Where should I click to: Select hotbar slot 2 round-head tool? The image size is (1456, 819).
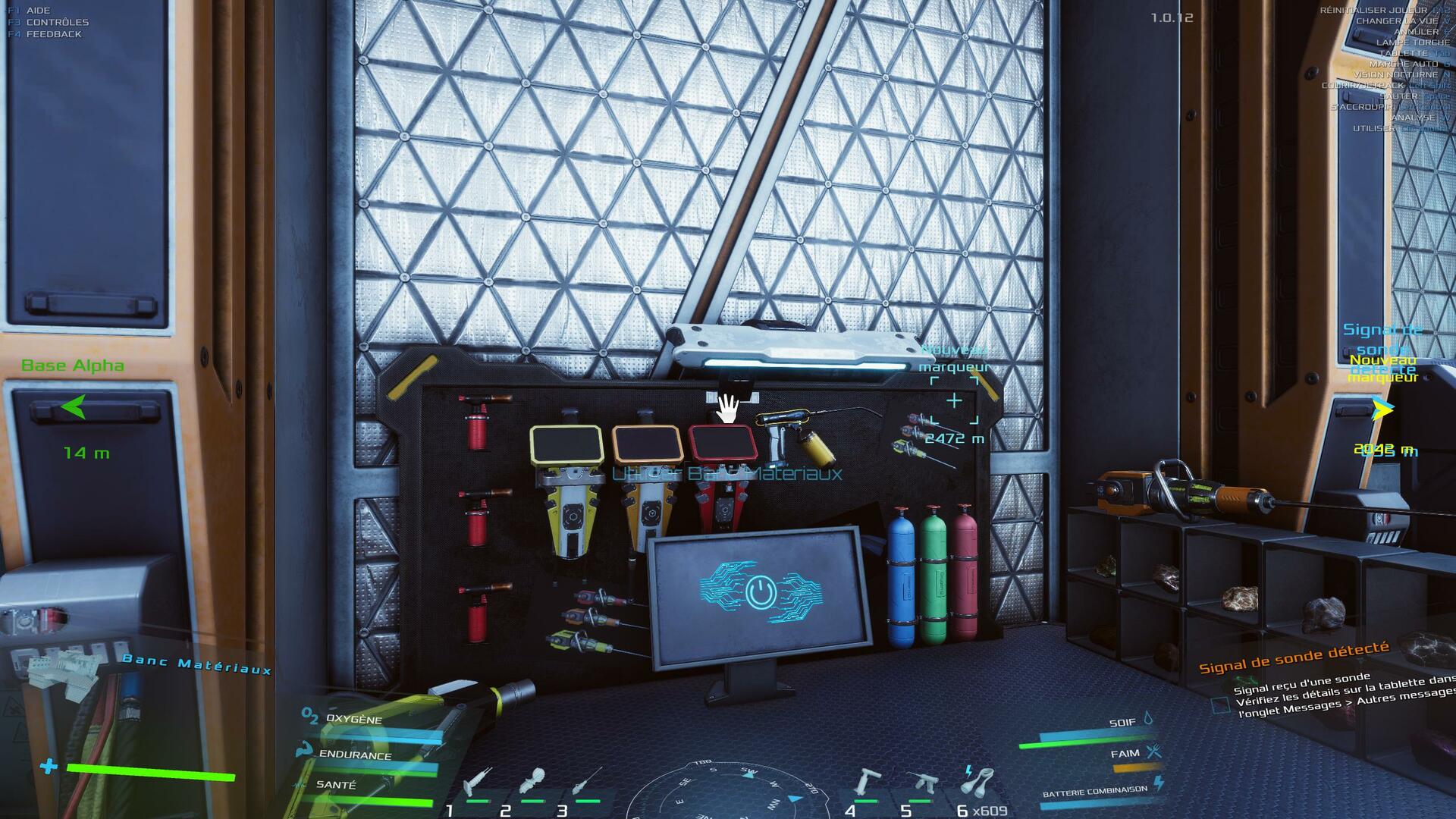[534, 781]
